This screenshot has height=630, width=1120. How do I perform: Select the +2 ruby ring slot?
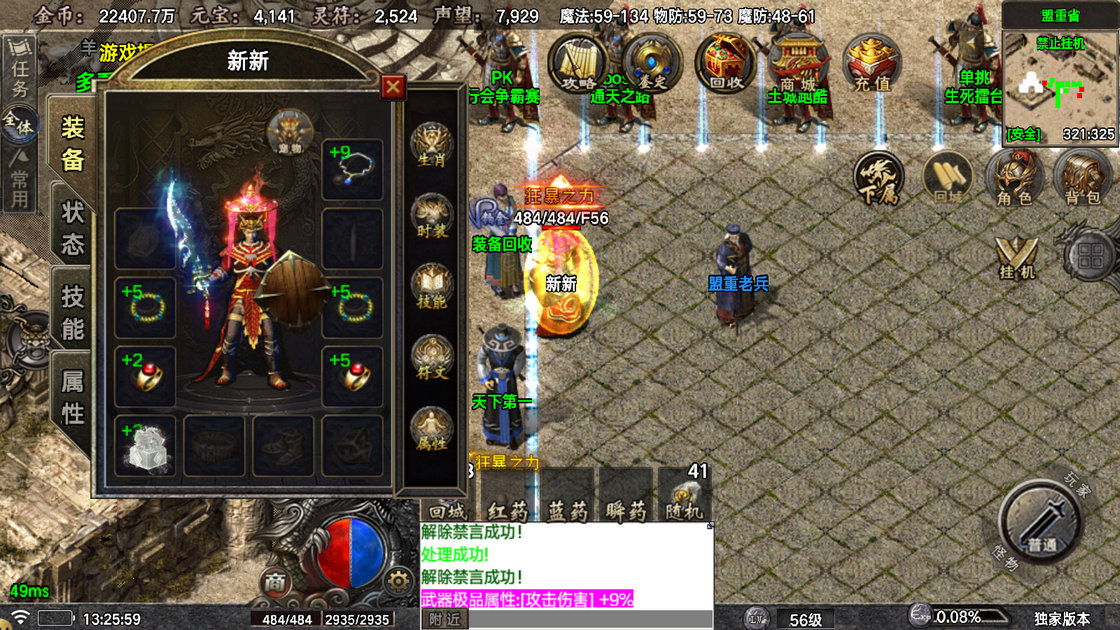click(x=145, y=376)
